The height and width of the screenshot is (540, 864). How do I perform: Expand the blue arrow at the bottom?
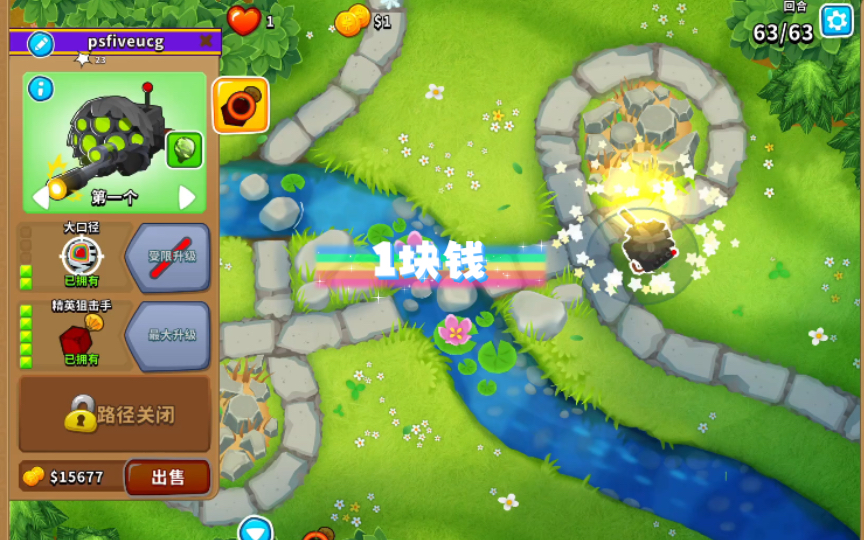point(255,529)
